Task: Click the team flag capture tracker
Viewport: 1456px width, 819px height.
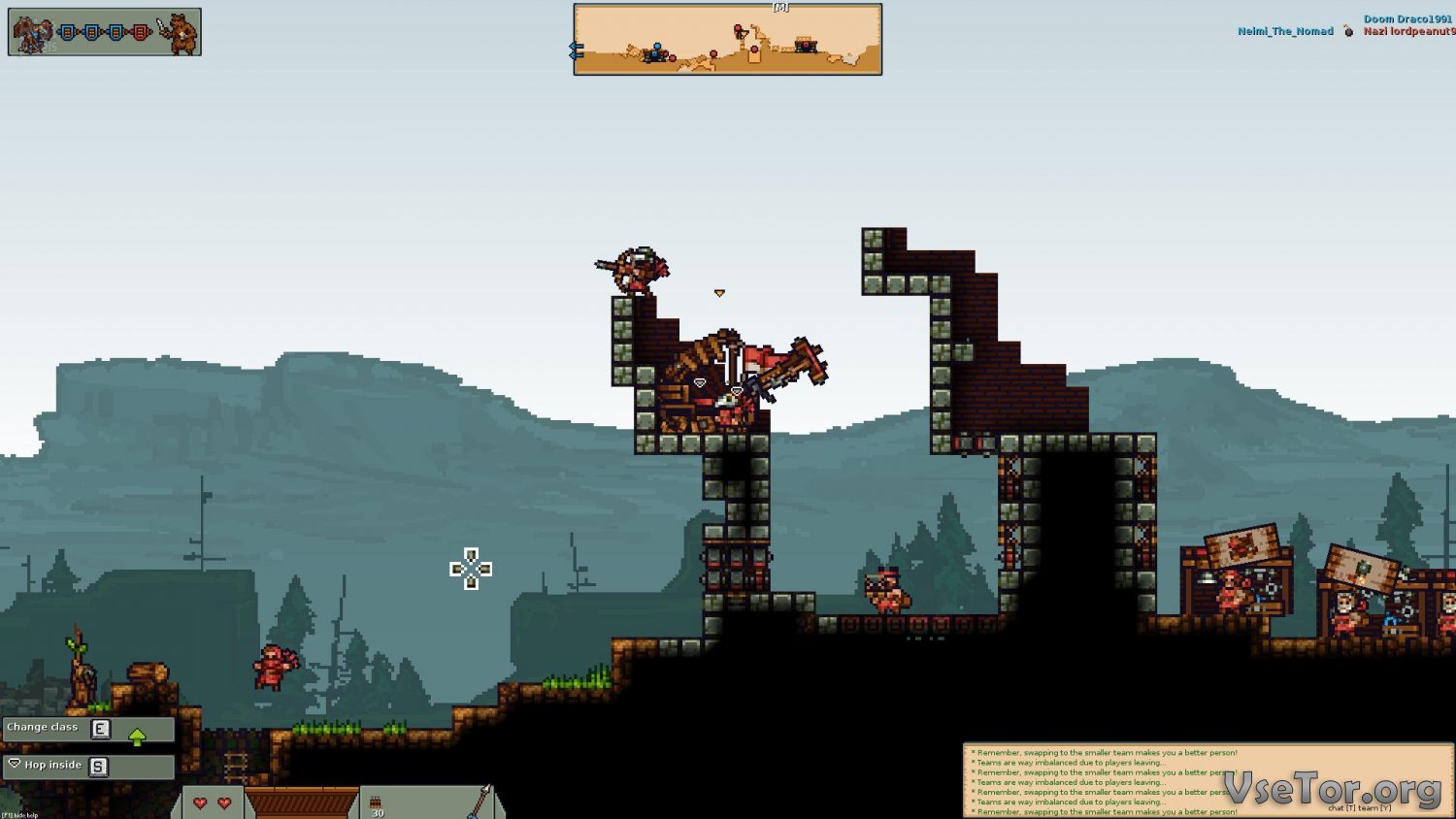Action: [105, 32]
